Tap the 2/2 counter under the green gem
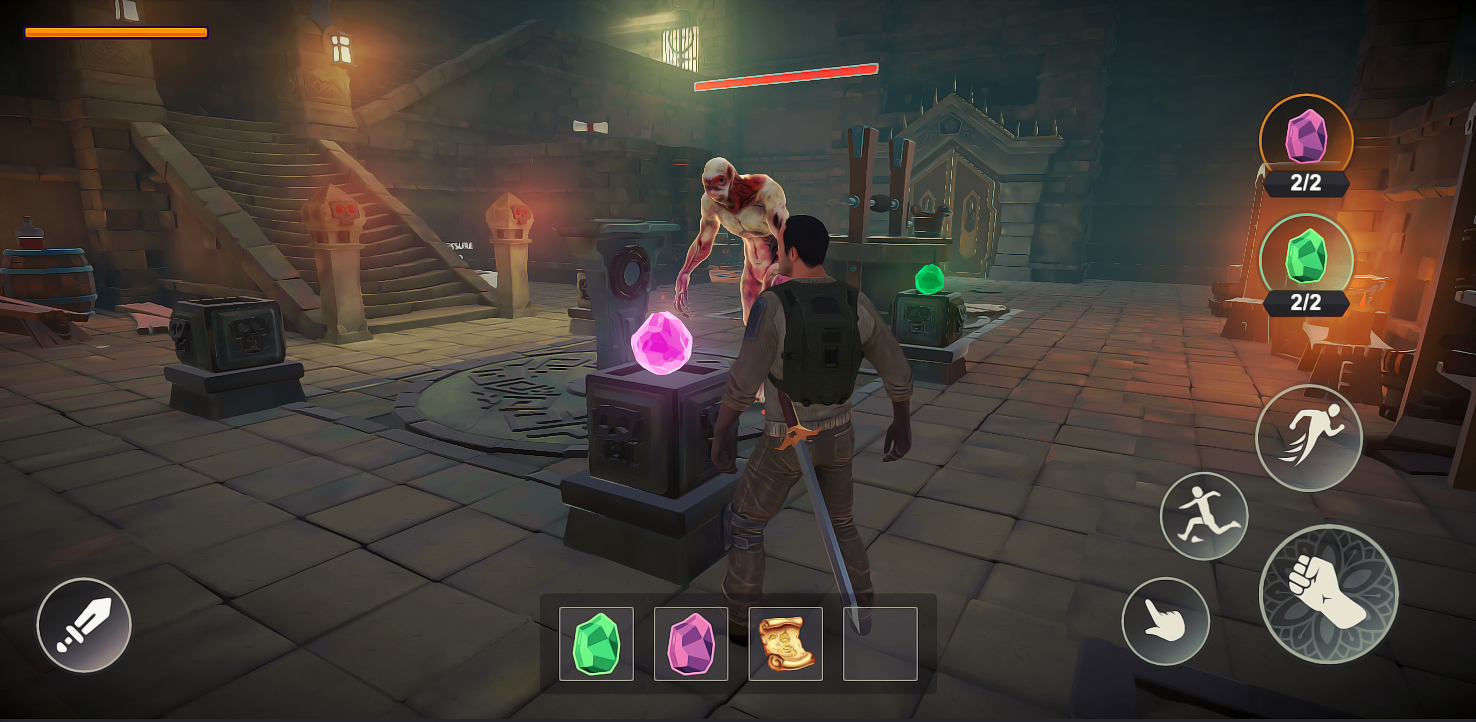Screen dimensions: 1476x722 click(1305, 303)
